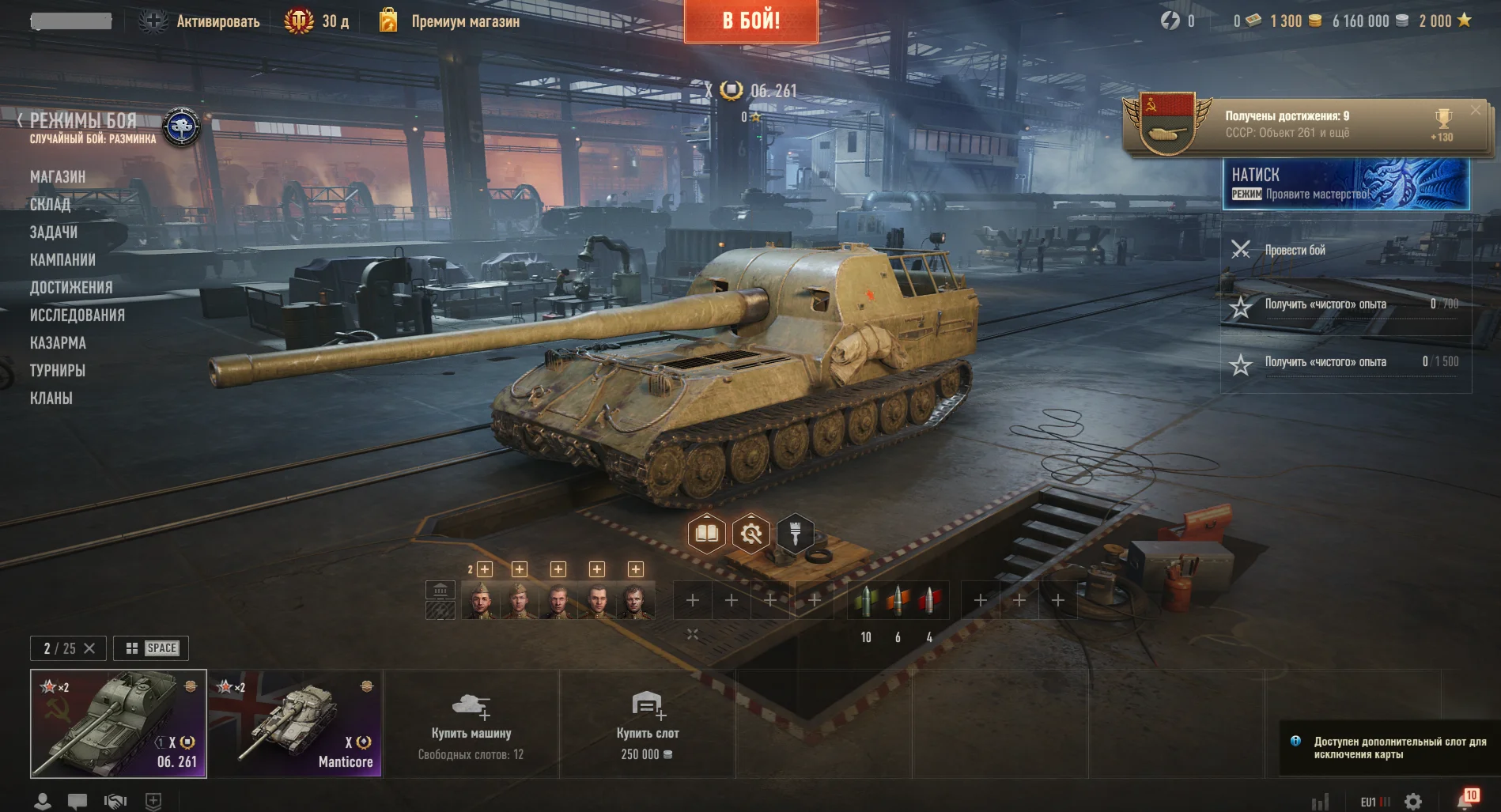Viewport: 1501px width, 812px height.
Task: Buy a slot with Купить слот
Action: pos(648,723)
